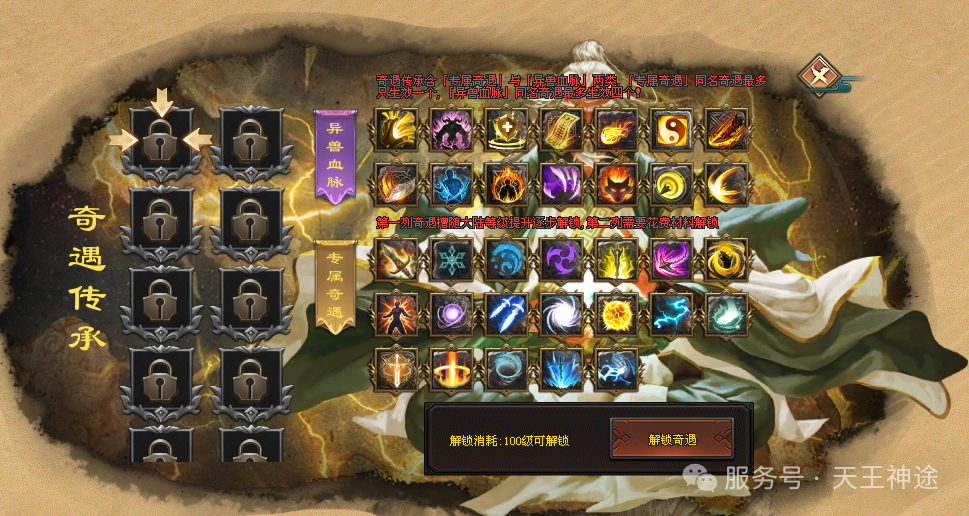Select the fiery wolf head icon
This screenshot has height=516, width=969.
[x=616, y=184]
